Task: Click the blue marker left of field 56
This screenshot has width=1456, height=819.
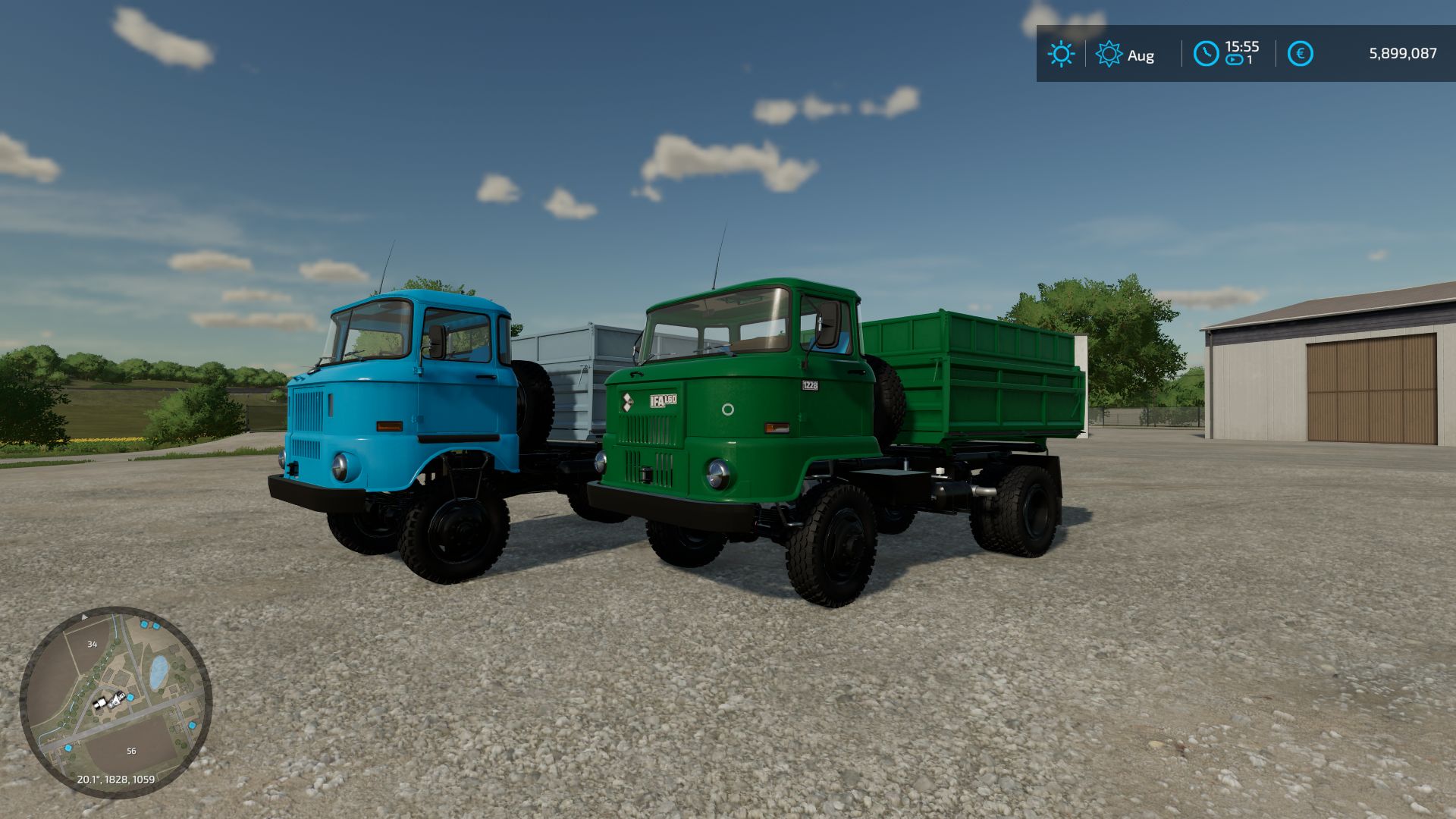Action: 68,748
